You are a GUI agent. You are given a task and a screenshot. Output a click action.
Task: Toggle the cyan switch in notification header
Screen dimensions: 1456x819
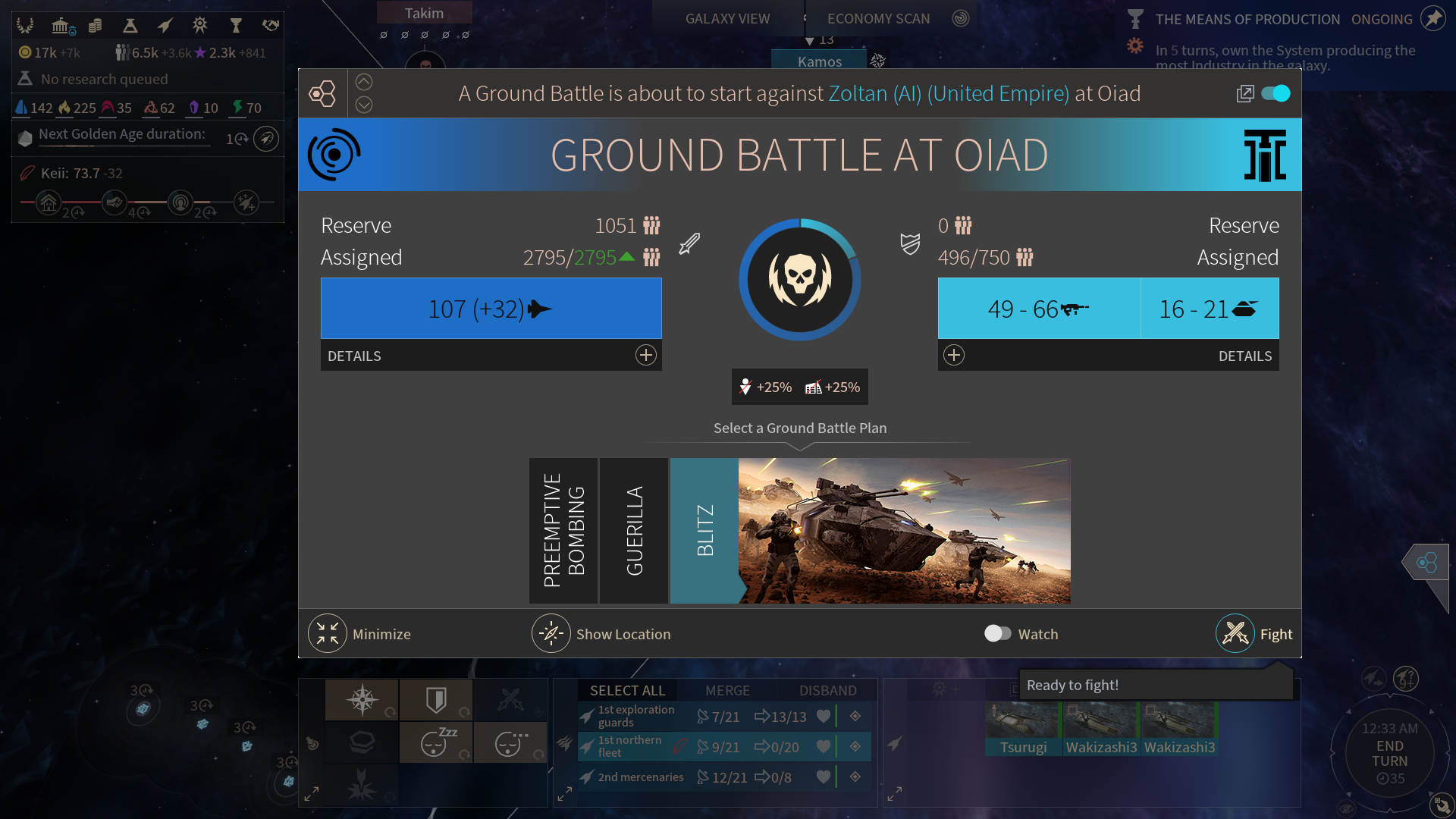1276,93
